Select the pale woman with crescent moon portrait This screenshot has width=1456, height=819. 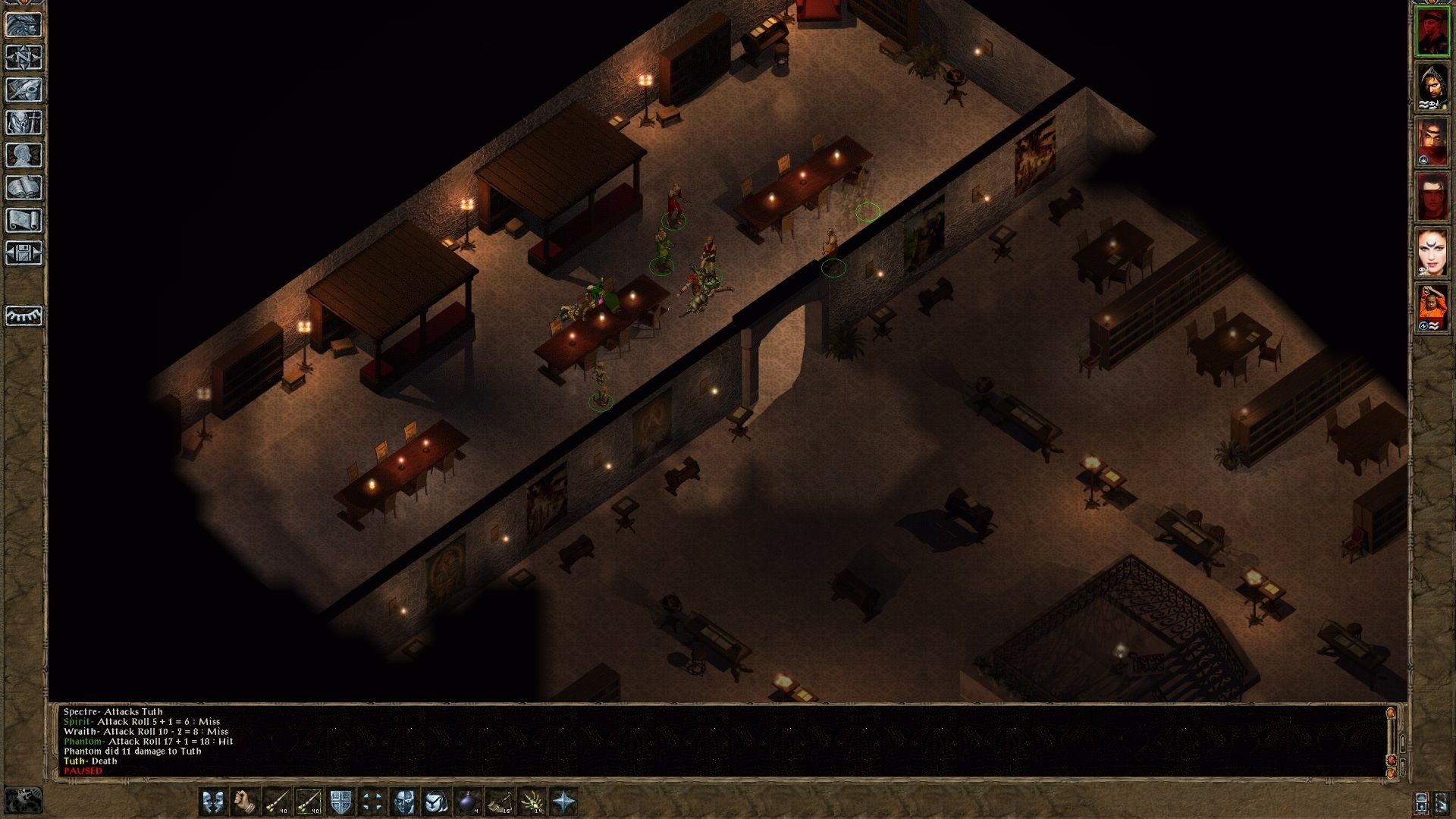(1432, 253)
